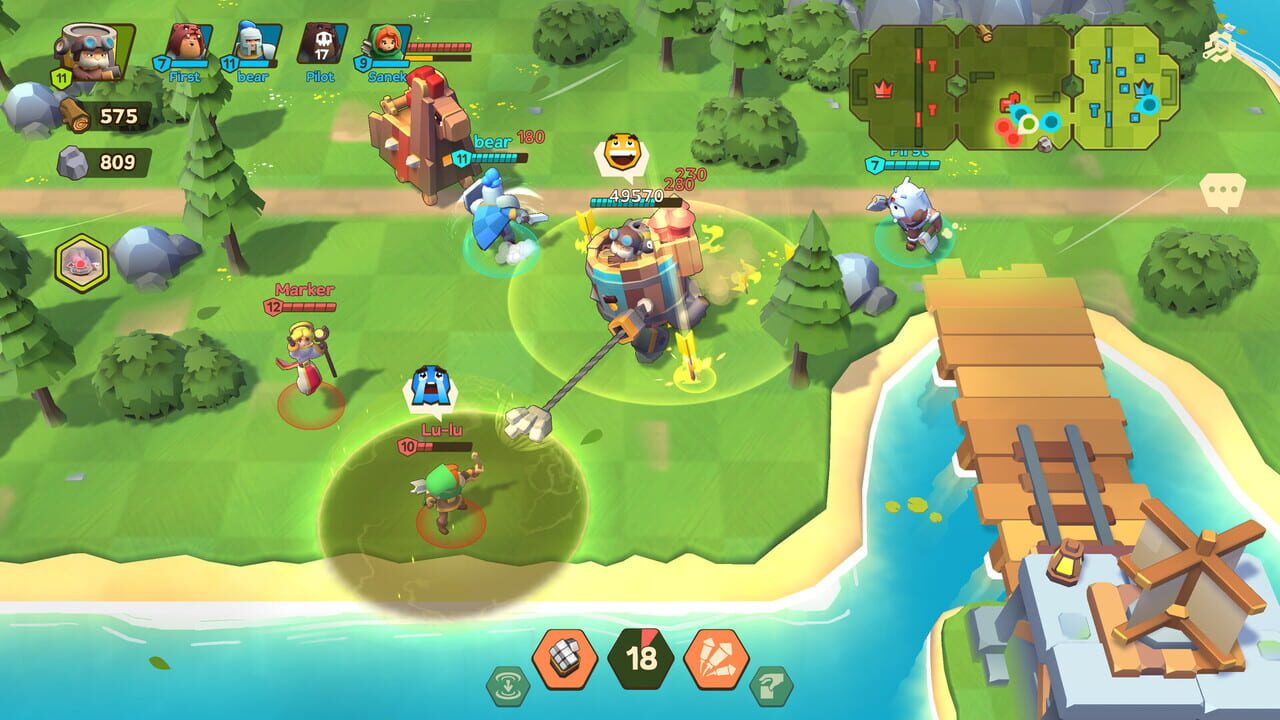
Task: Open the rockets ability icon
Action: 714,659
